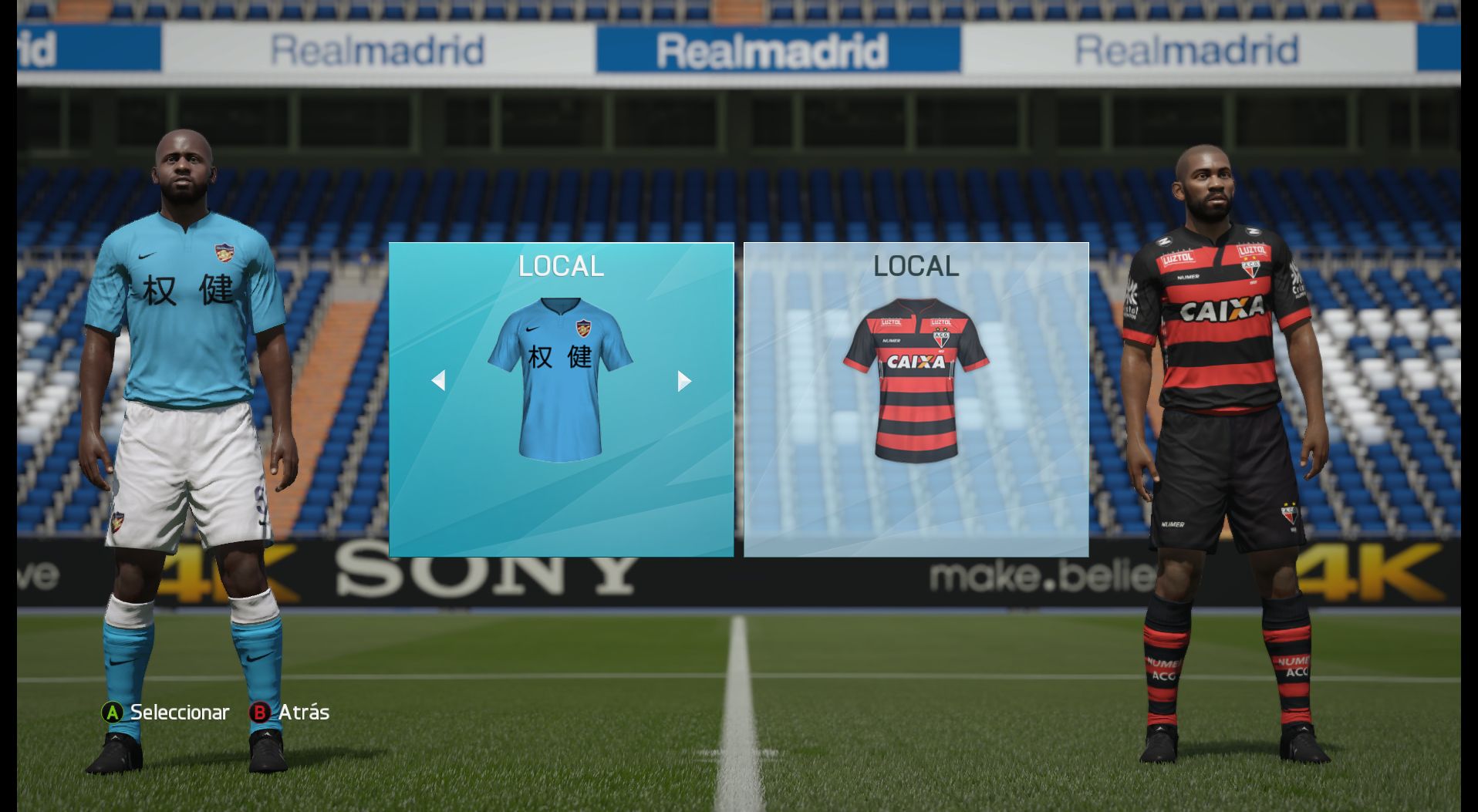Show the previous kit with the left arrow
The width and height of the screenshot is (1478, 812).
click(438, 380)
